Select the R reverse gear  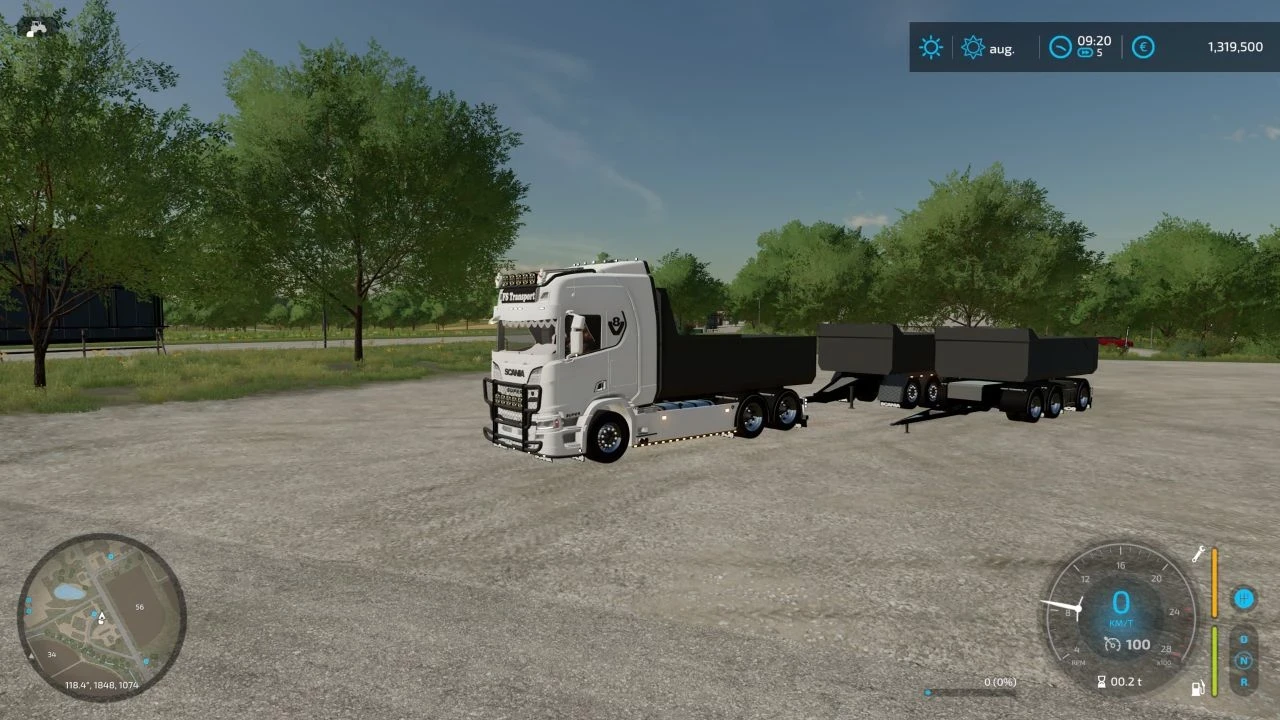click(x=1243, y=683)
